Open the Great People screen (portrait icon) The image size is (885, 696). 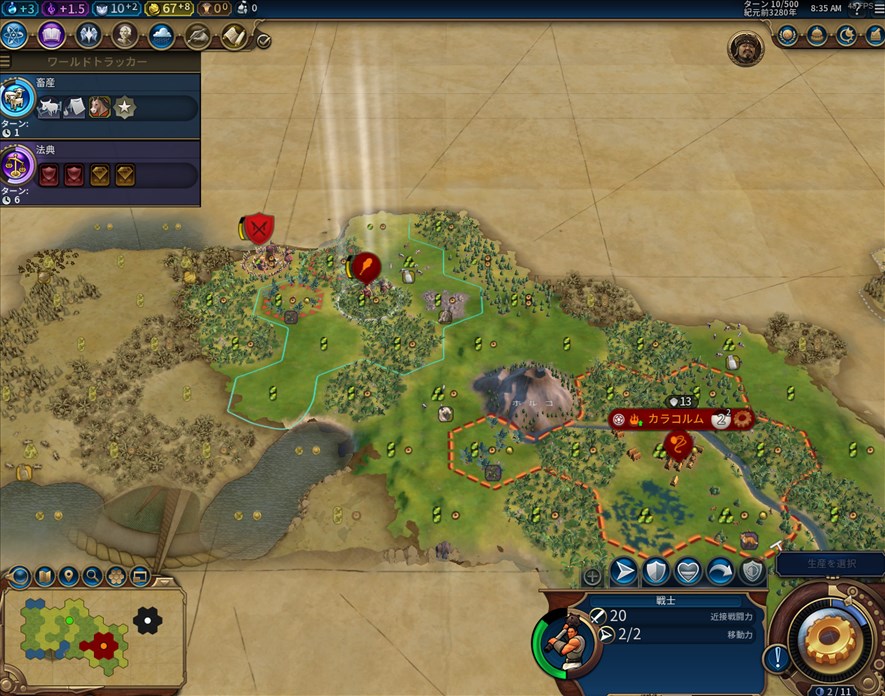[x=125, y=36]
